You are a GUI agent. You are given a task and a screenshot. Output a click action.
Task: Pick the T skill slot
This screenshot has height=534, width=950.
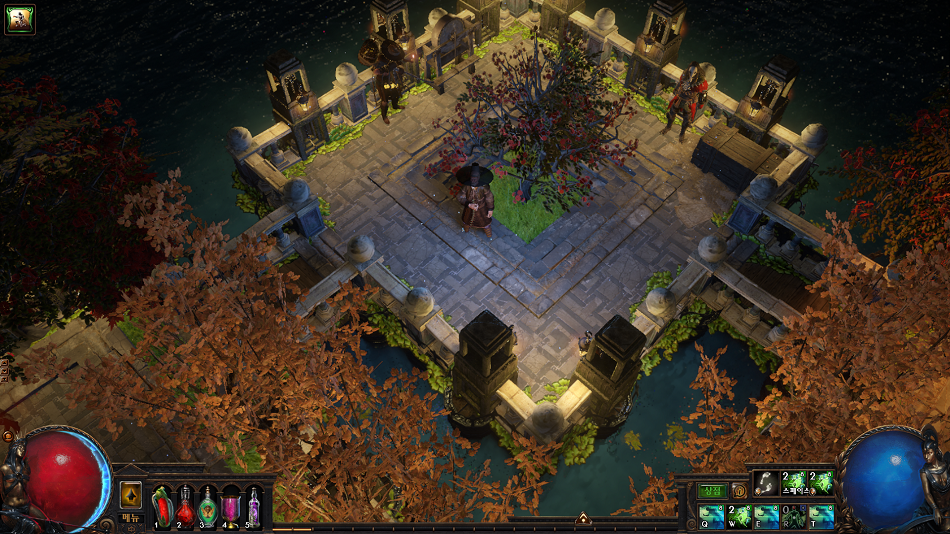pos(821,516)
